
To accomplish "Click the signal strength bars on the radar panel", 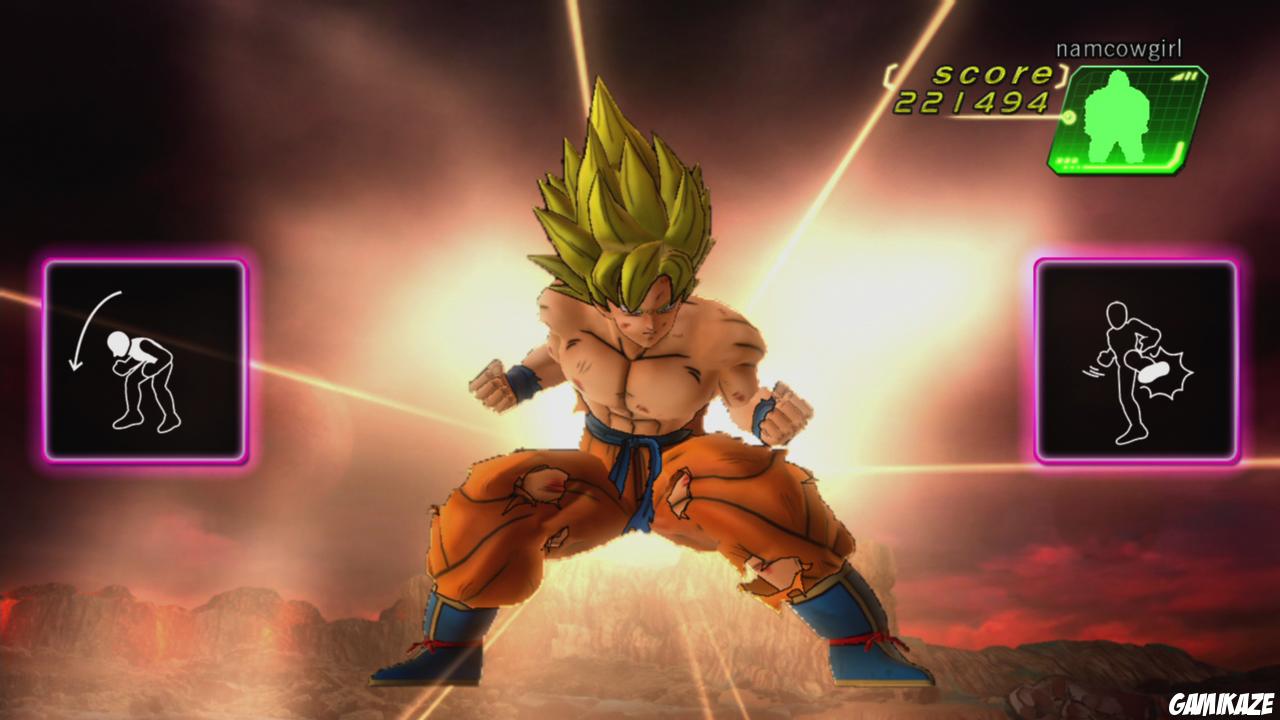I will (1185, 76).
